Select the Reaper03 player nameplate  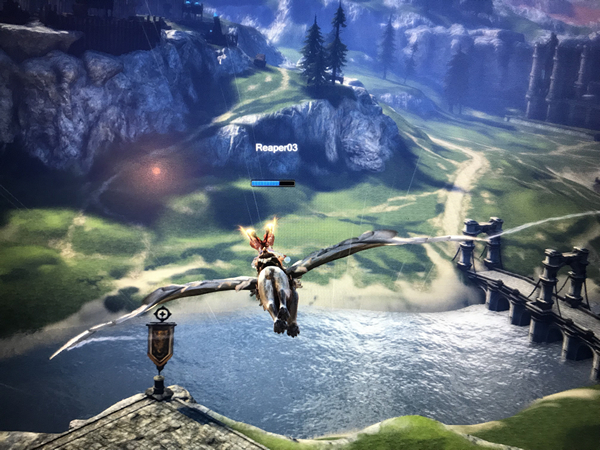(276, 148)
